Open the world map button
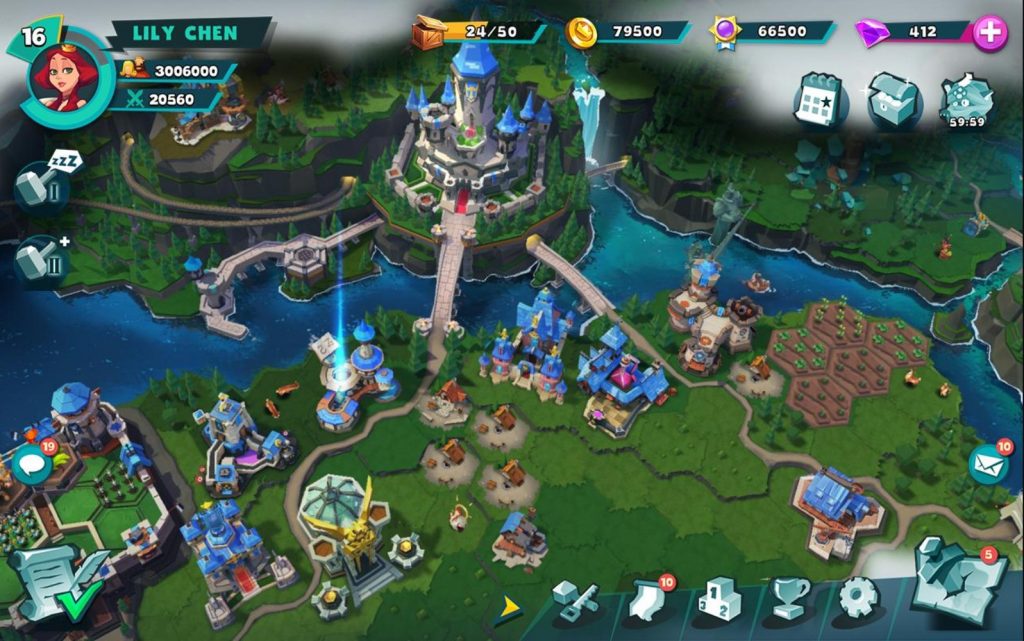The width and height of the screenshot is (1024, 641). tap(957, 583)
